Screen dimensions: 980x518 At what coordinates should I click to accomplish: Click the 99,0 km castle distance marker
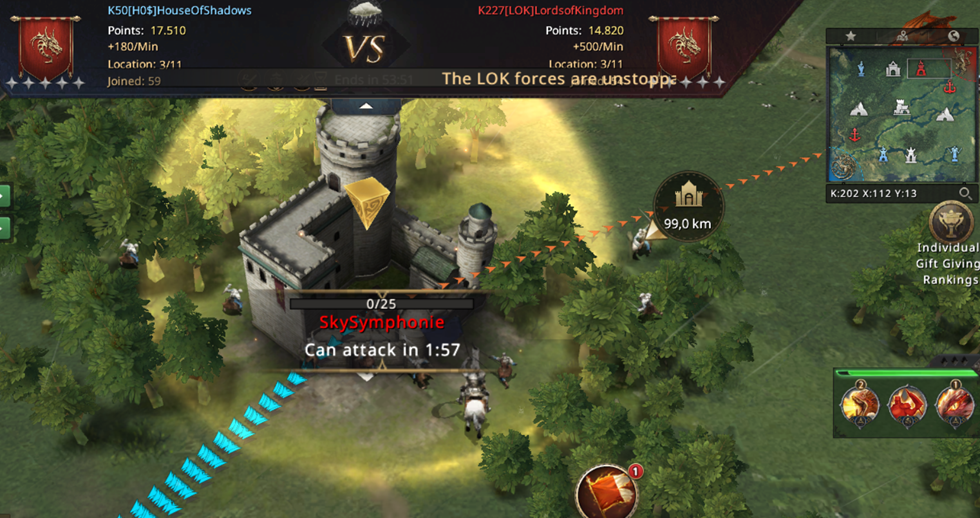coord(687,206)
